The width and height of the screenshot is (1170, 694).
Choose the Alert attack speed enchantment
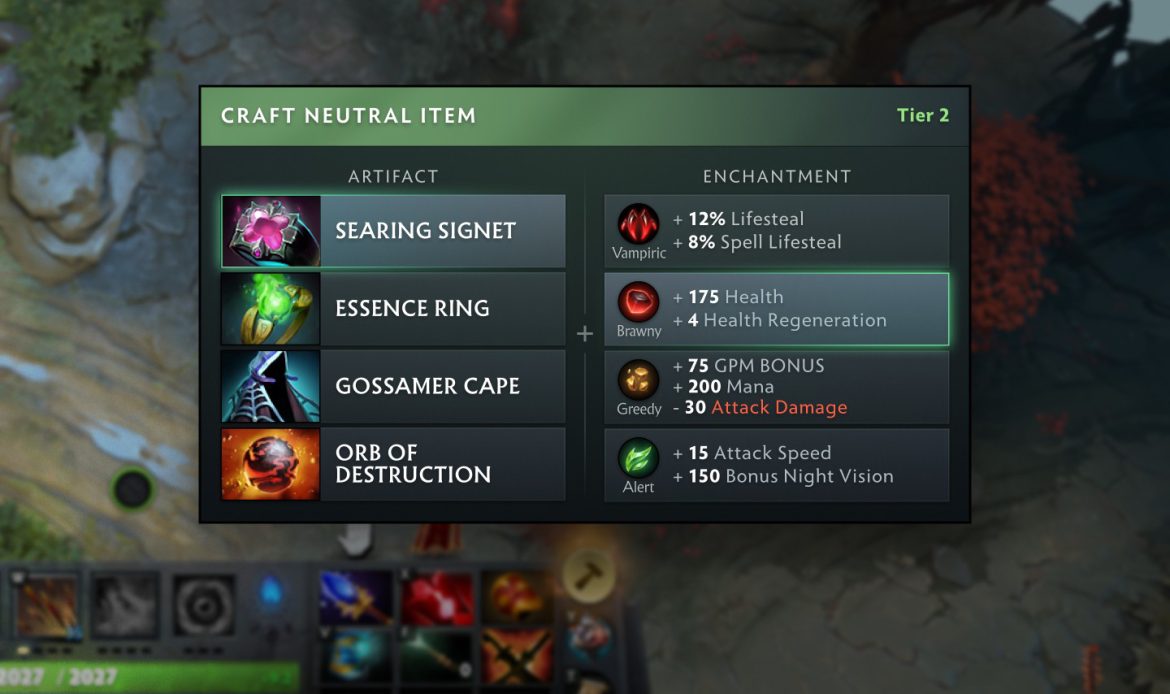click(776, 465)
